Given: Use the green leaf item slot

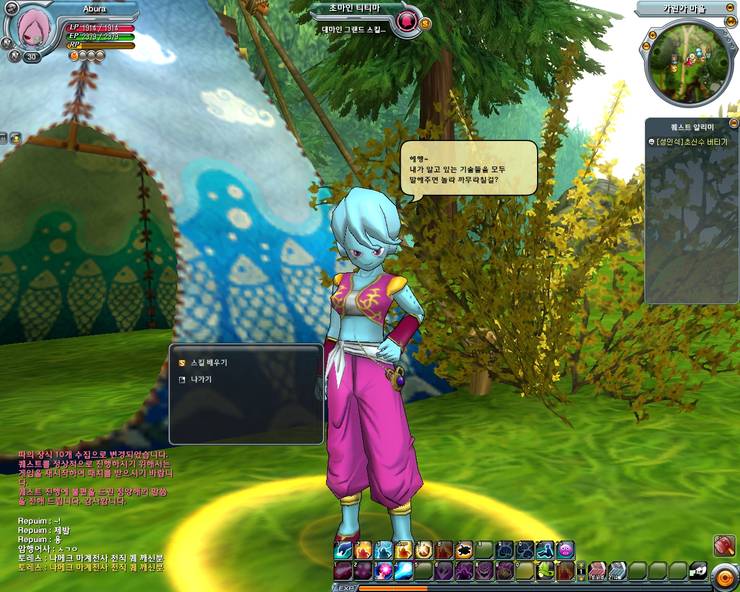Looking at the screenshot, I should 547,570.
